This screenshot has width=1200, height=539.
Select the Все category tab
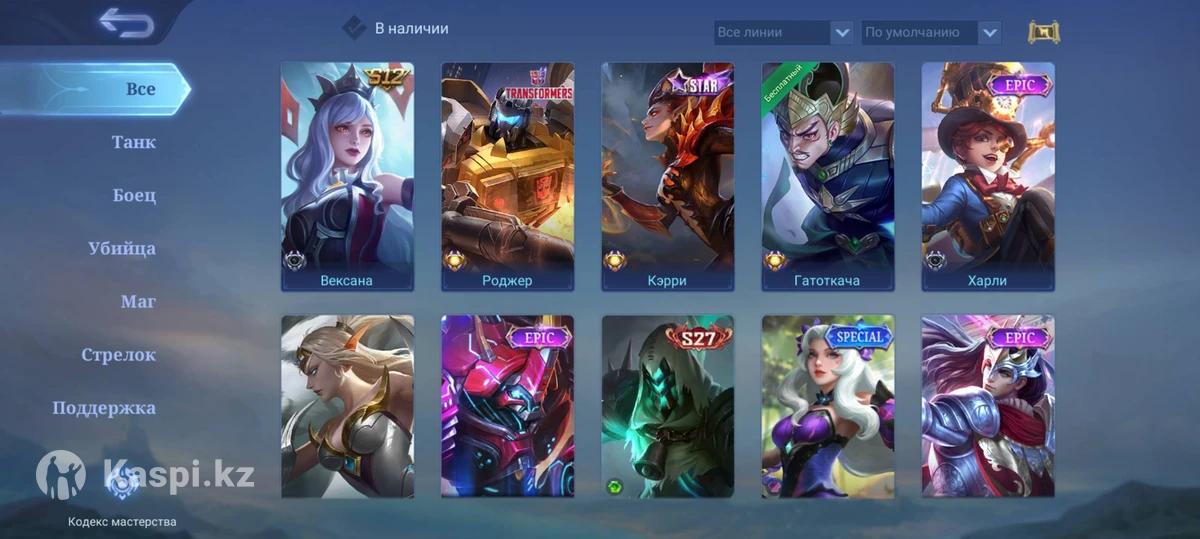click(140, 89)
